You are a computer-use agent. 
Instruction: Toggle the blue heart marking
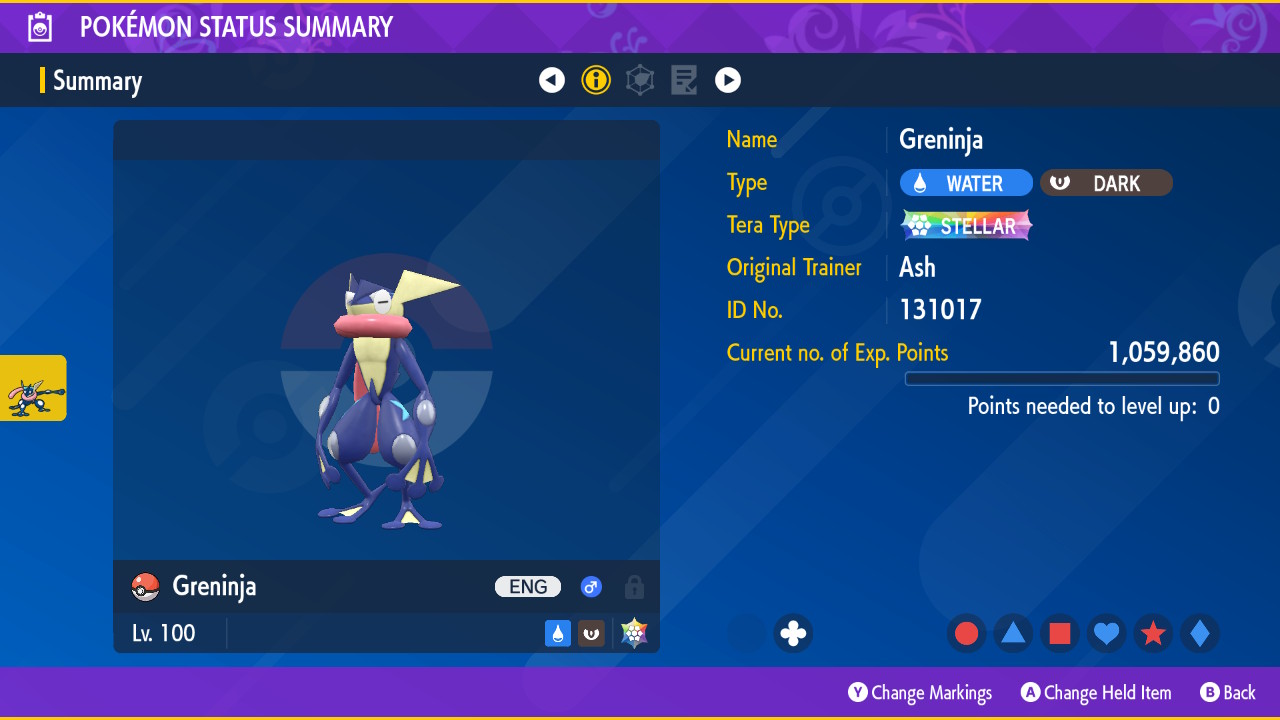[x=1106, y=633]
